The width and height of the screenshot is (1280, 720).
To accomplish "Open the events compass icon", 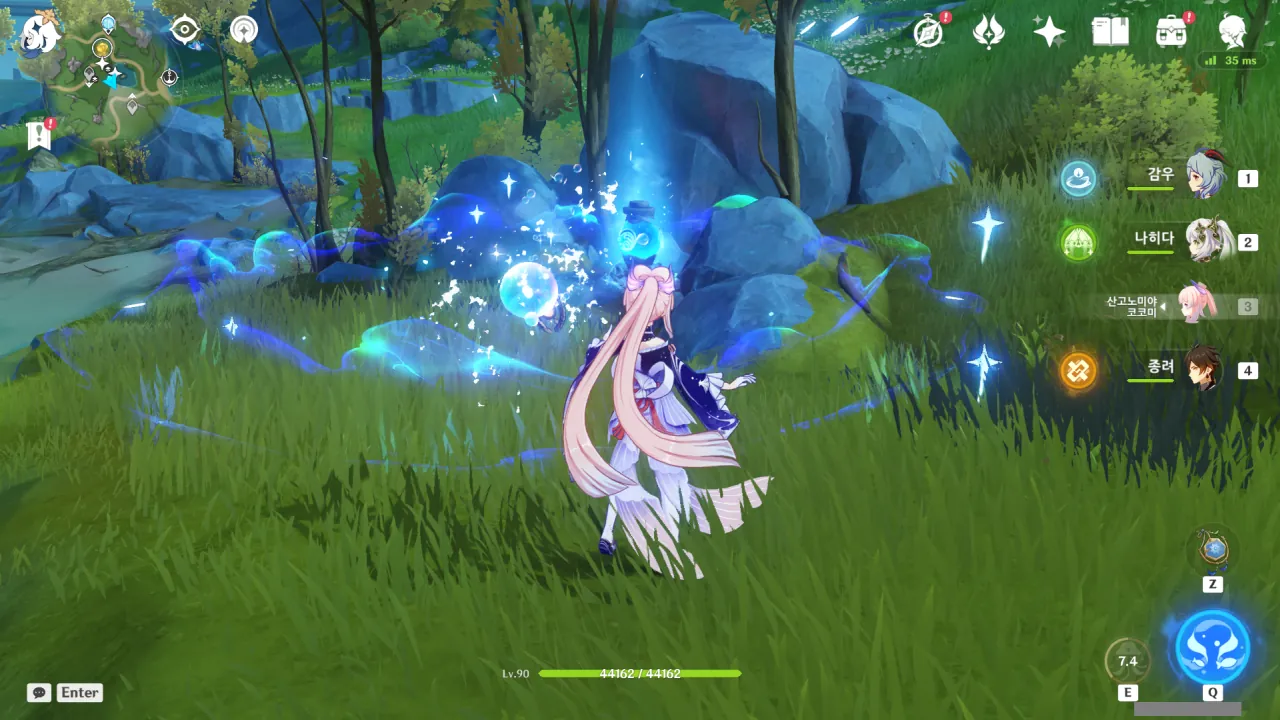I will coord(929,32).
